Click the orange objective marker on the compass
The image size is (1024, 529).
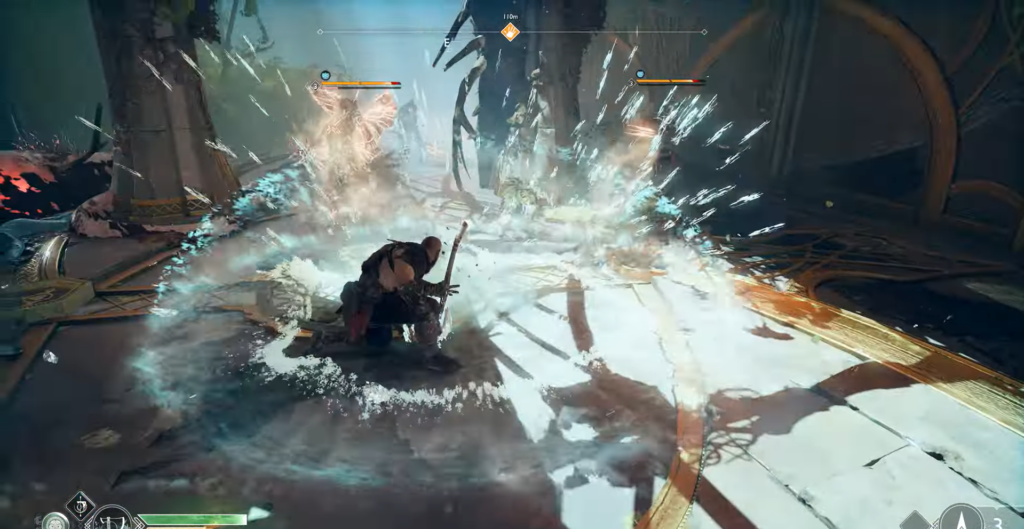[510, 32]
